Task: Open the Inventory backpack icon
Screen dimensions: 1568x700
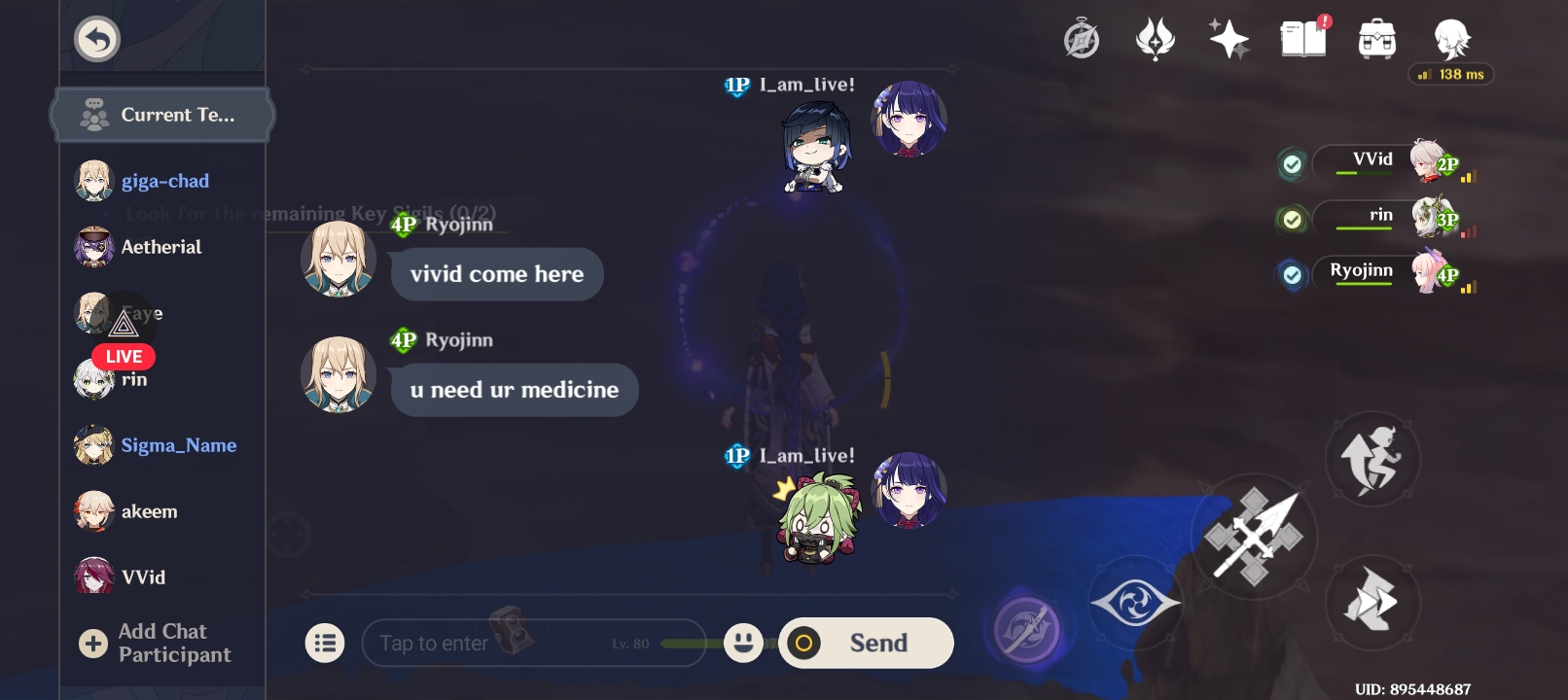Action: 1375,39
